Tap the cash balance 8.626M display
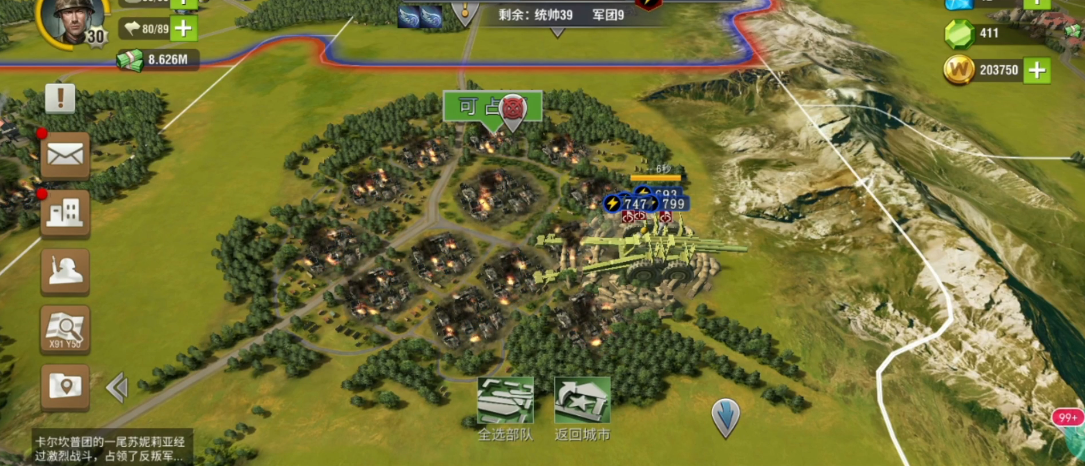This screenshot has height=466, width=1085. pos(158,60)
